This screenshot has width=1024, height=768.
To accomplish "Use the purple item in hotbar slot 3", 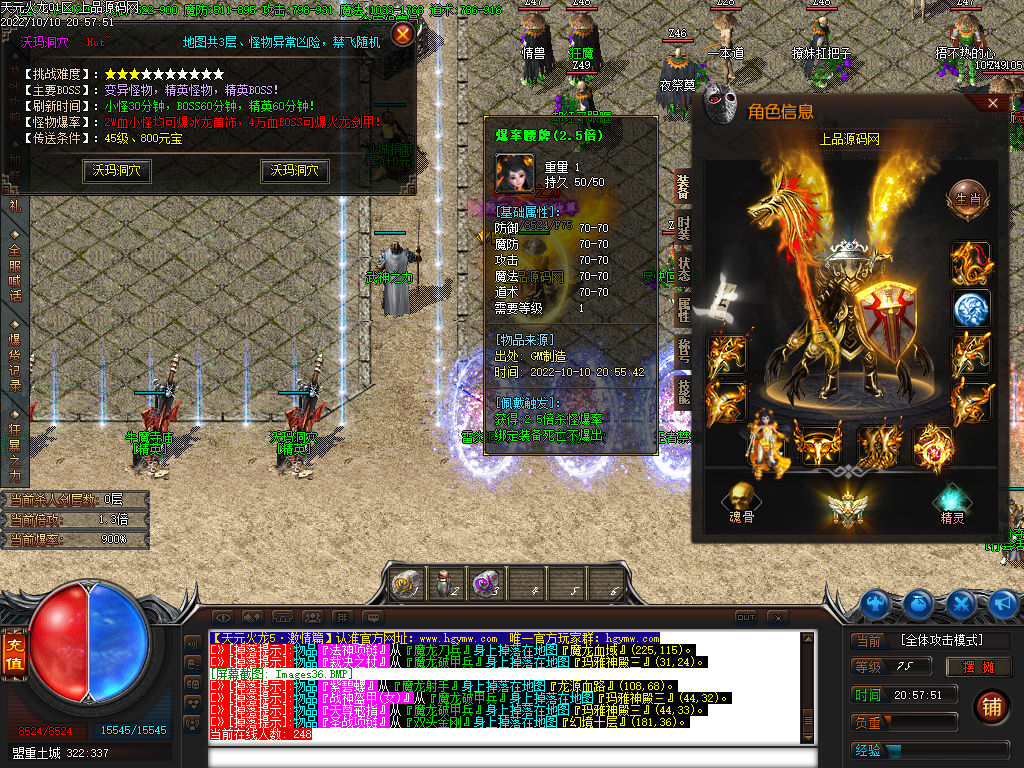I will pos(487,583).
